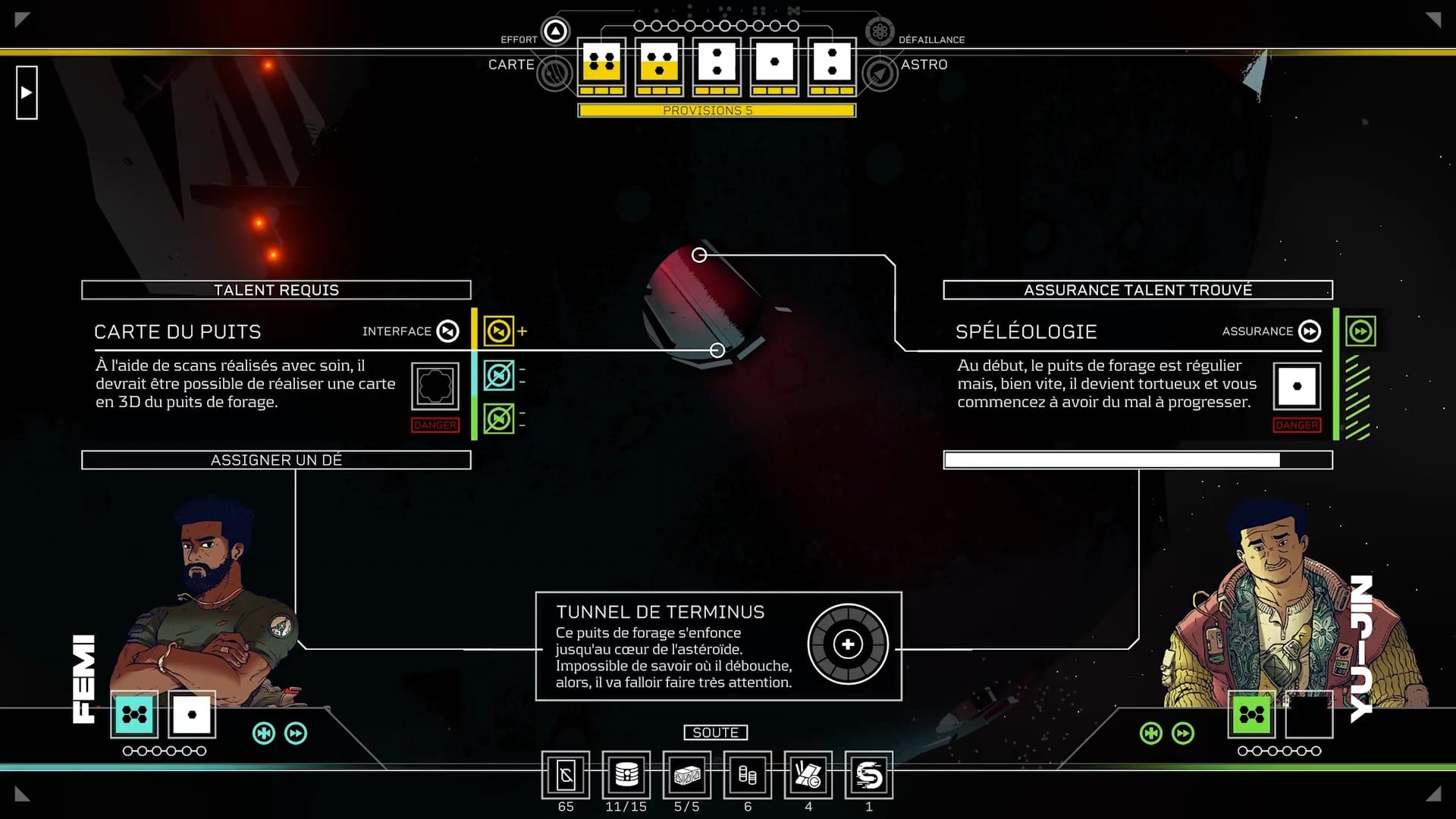Click the Tunnel de Terminus plus button
Image resolution: width=1456 pixels, height=819 pixels.
[848, 645]
